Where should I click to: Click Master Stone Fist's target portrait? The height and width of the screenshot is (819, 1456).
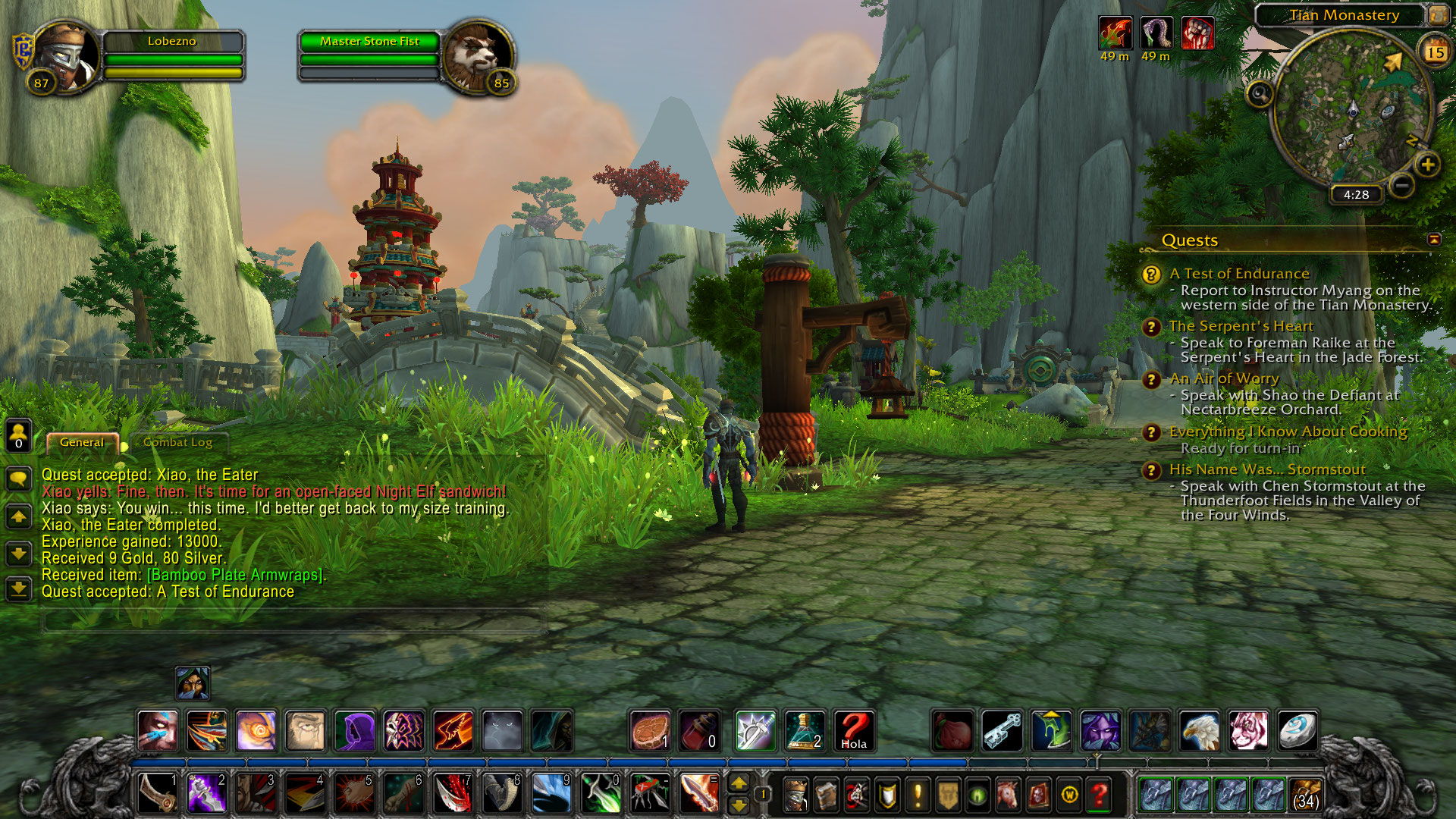pos(479,57)
